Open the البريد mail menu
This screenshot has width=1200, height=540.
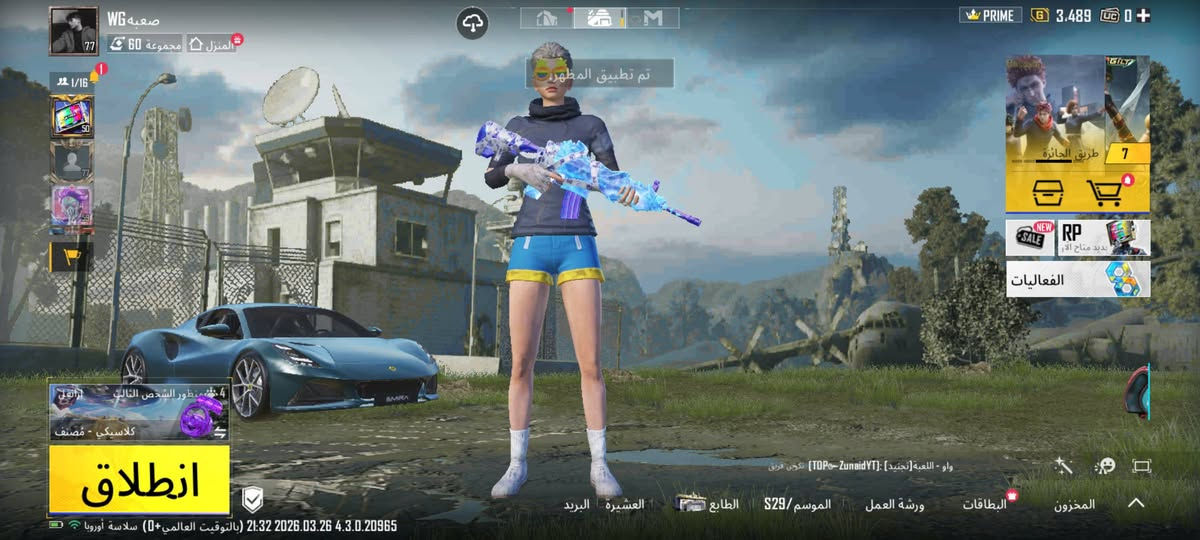pyautogui.click(x=576, y=505)
